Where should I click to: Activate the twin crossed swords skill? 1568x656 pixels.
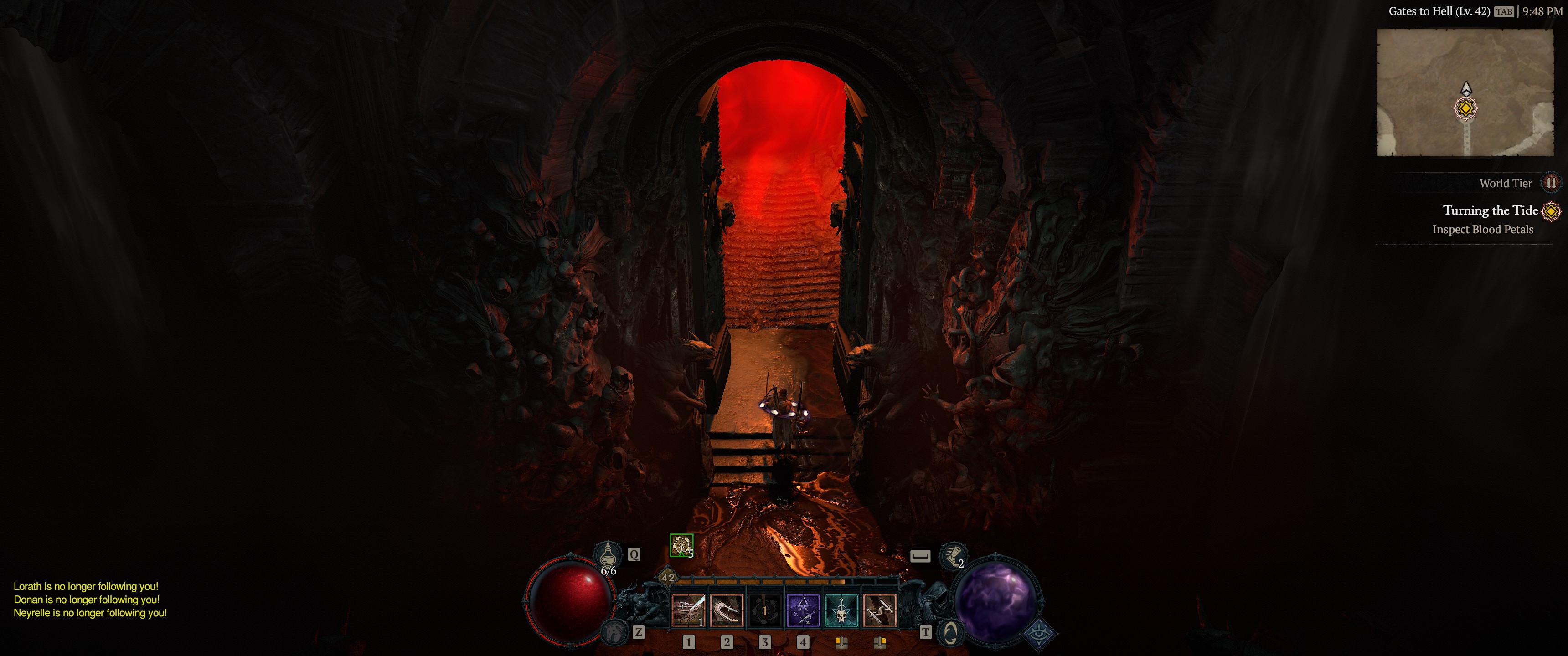(880, 610)
